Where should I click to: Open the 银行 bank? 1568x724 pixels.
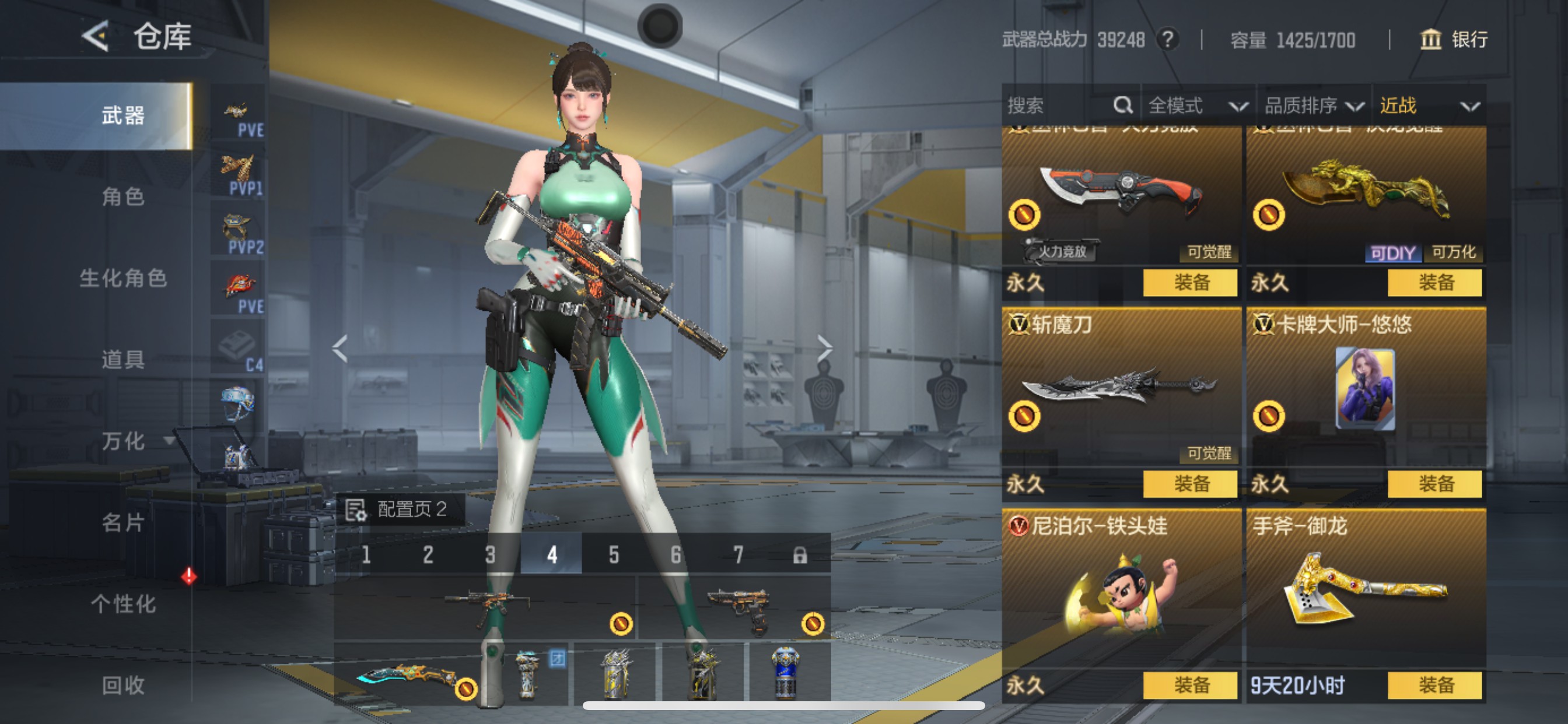1454,40
